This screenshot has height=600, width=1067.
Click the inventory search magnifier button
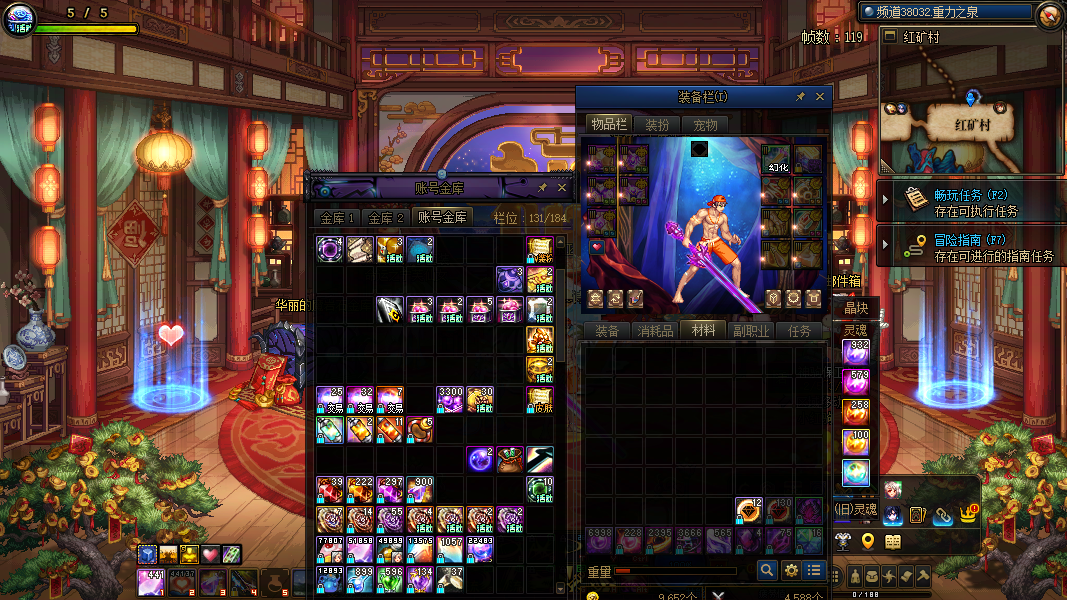point(767,570)
